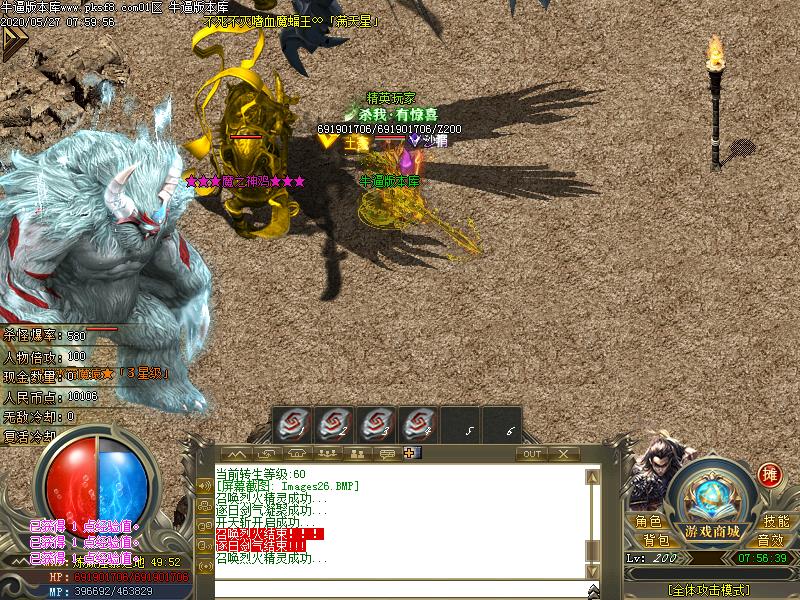Use the item in hotbar slot 2

[x=334, y=424]
